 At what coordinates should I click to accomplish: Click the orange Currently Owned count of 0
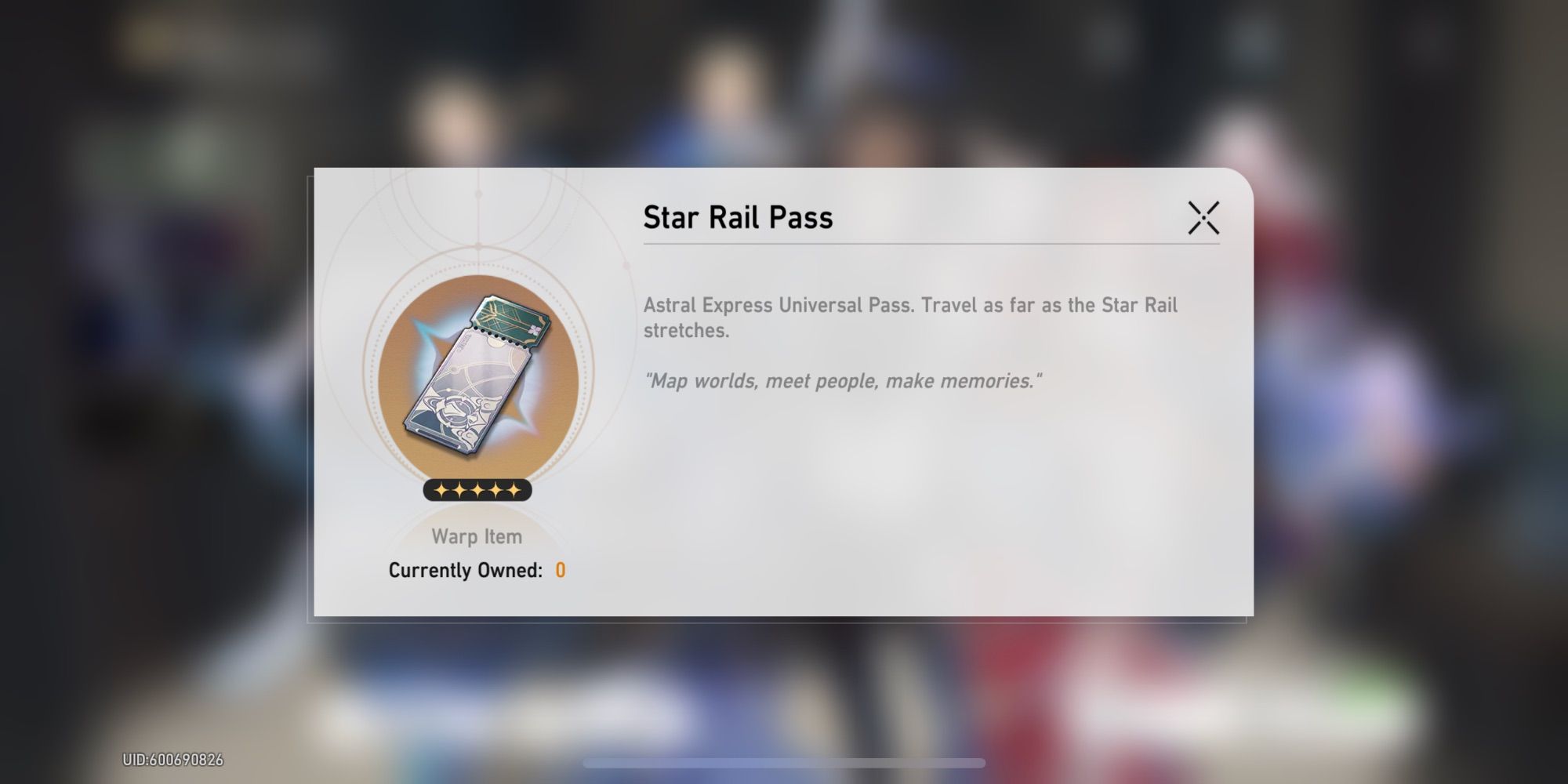pos(561,571)
